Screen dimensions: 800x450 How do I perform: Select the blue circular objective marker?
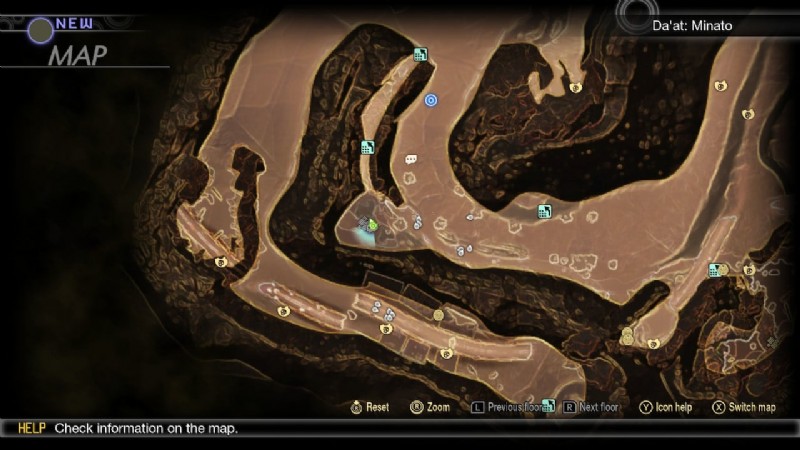point(431,100)
